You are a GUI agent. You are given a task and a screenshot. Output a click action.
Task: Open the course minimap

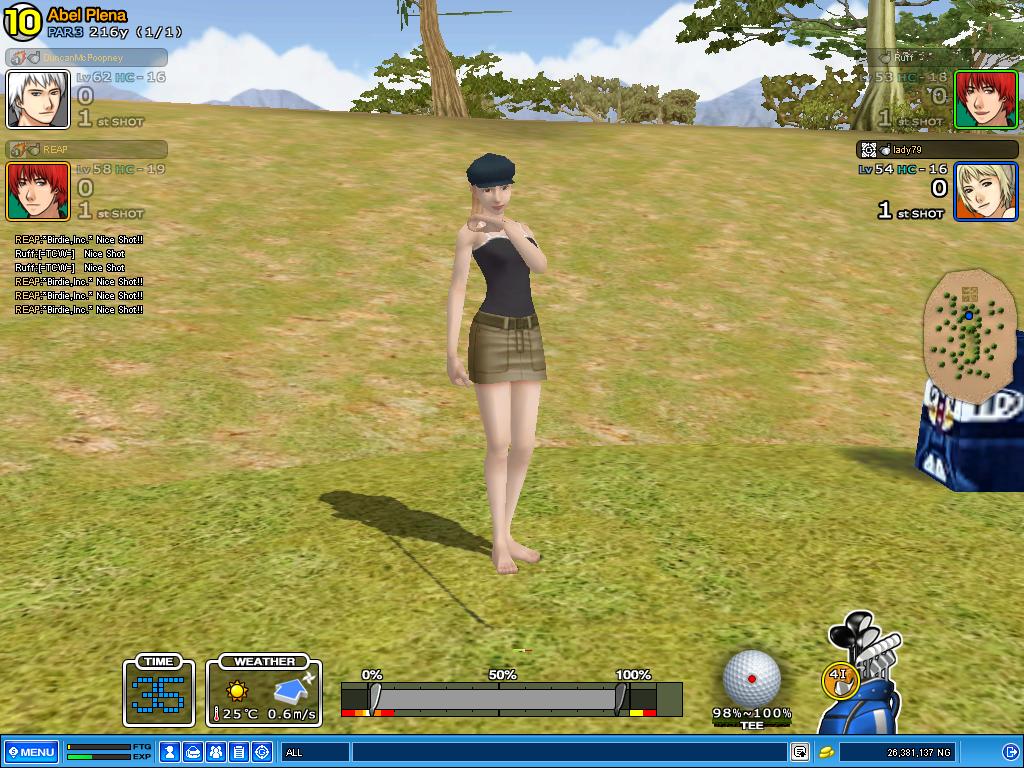pos(967,331)
